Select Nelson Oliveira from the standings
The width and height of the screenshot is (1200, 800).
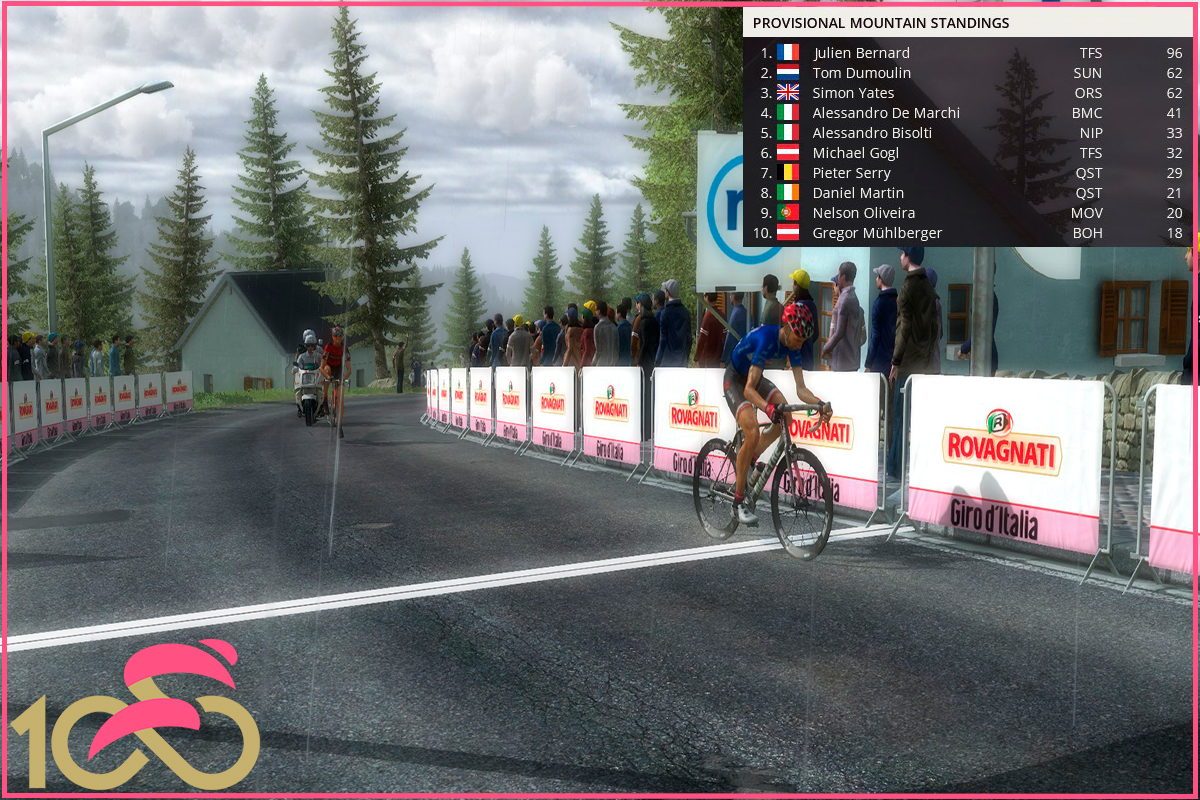863,213
